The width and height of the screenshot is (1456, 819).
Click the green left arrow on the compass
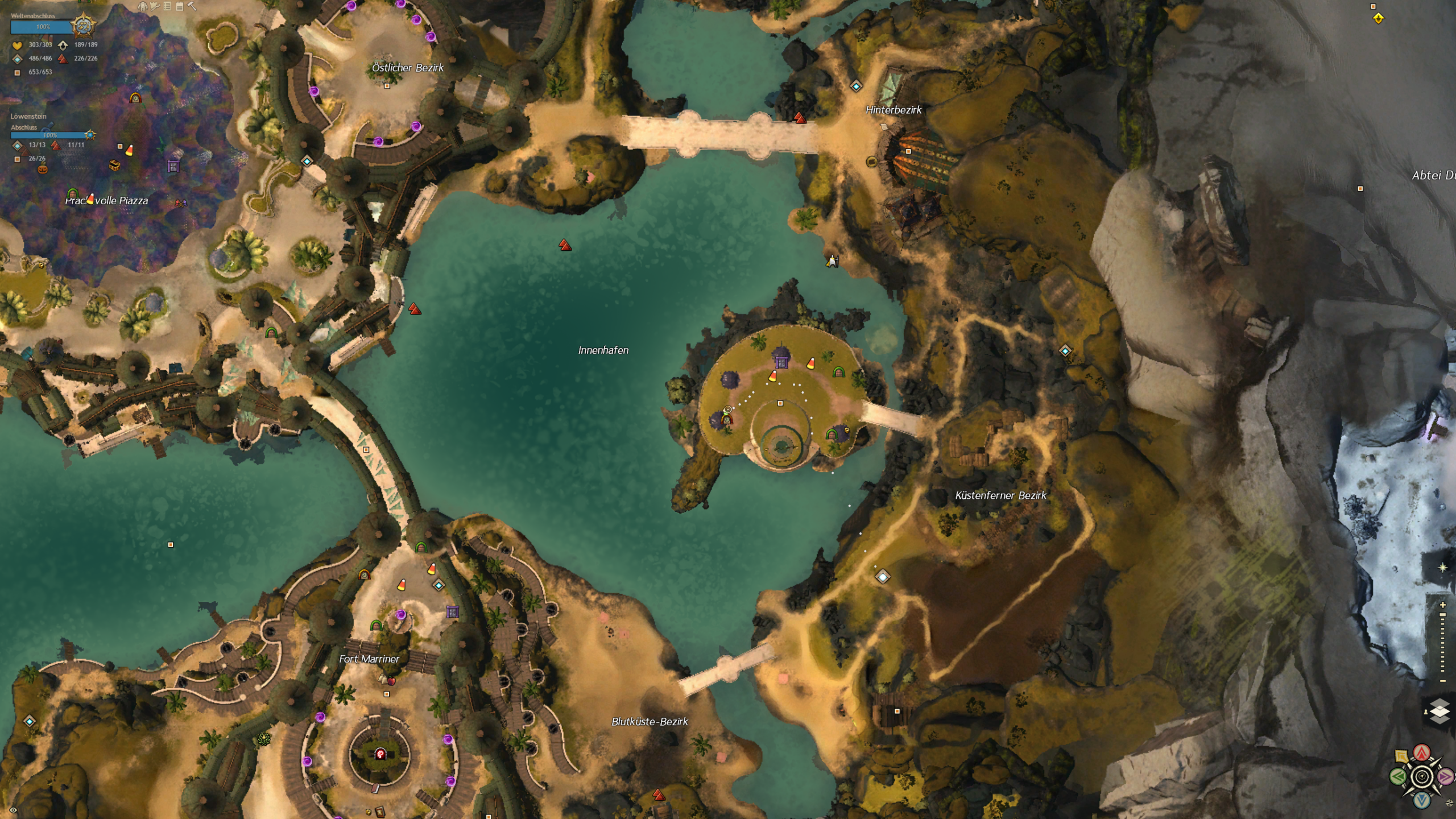[1398, 776]
